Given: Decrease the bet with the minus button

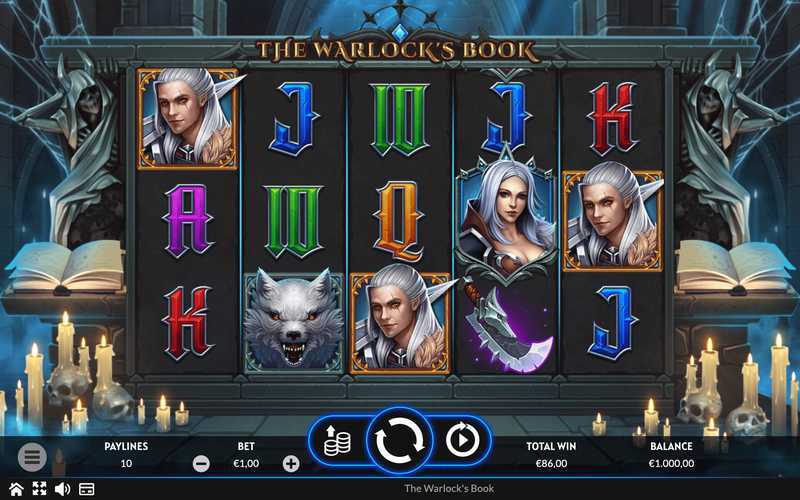Looking at the screenshot, I should [201, 463].
